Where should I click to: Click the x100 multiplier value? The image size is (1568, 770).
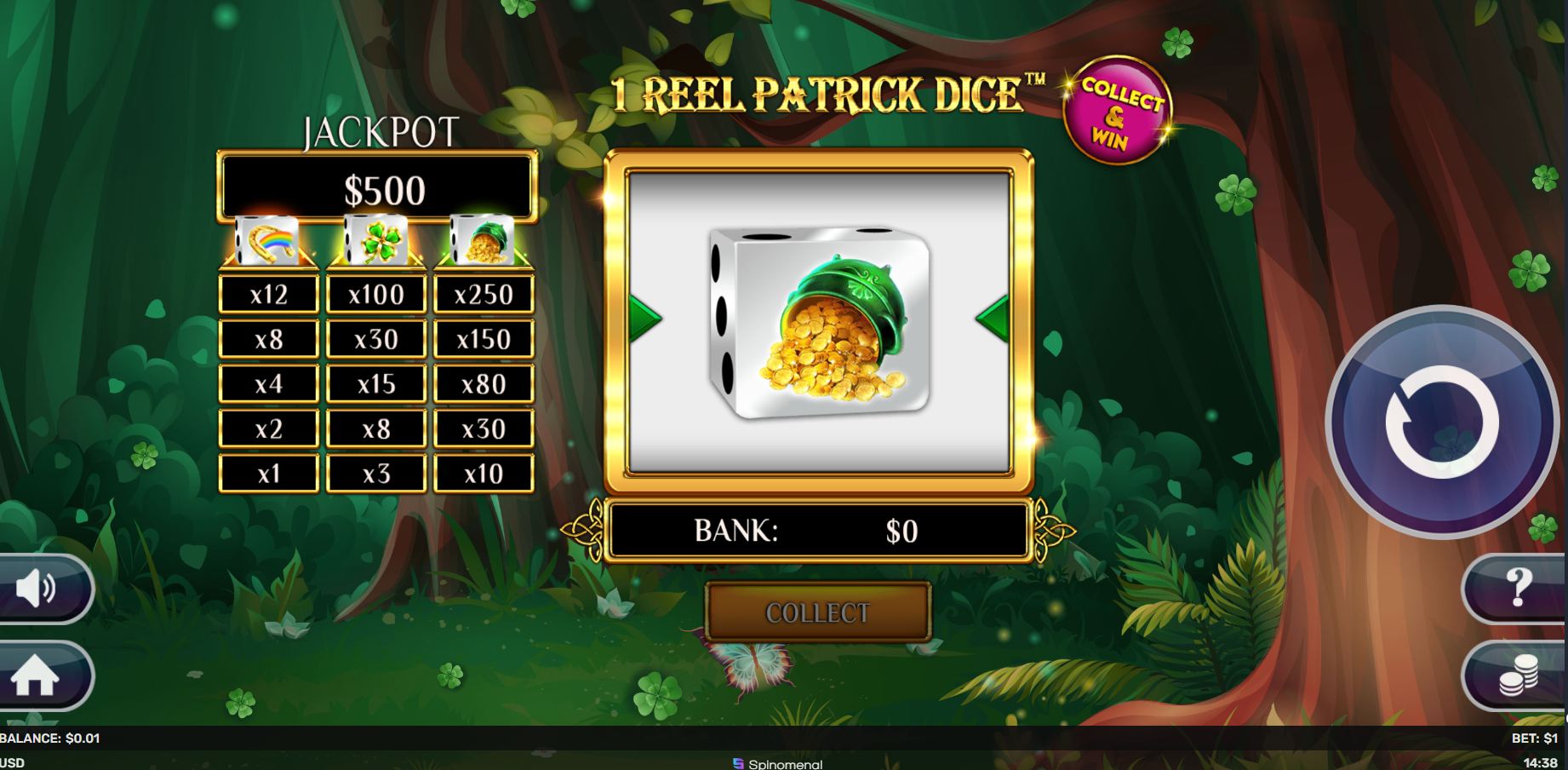point(378,294)
